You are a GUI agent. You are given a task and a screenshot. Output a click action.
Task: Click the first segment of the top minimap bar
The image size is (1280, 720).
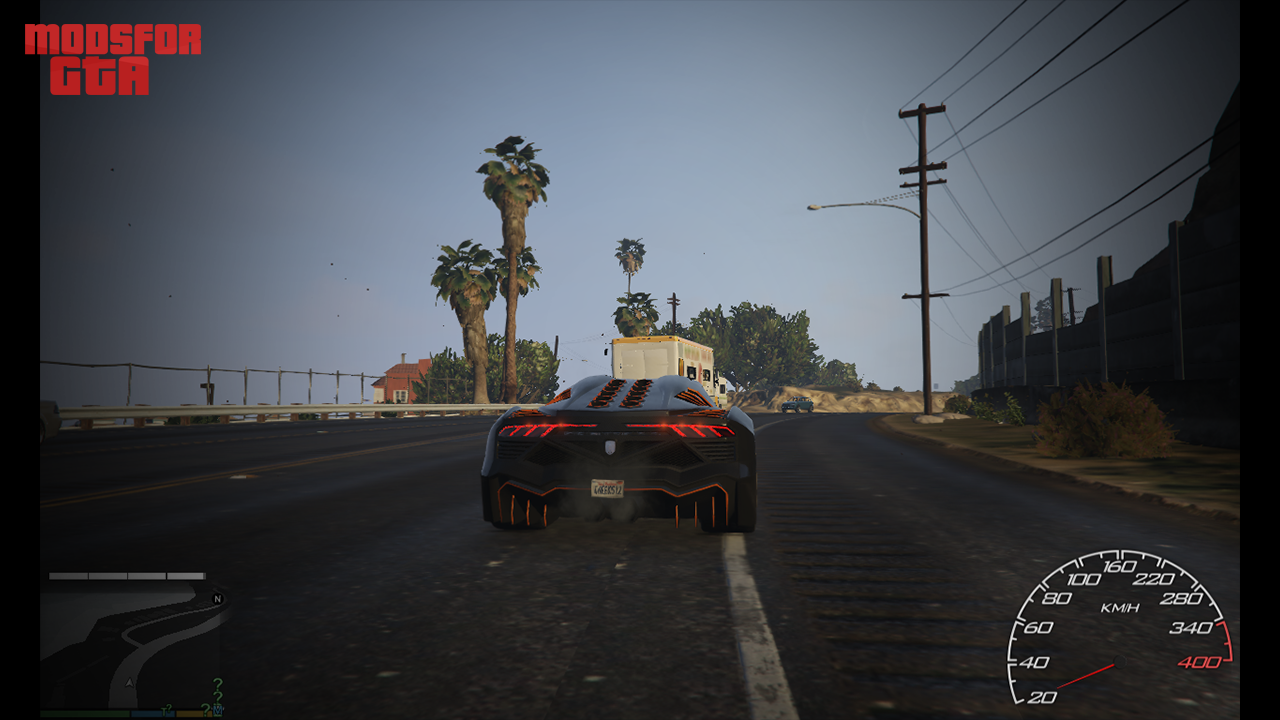68,576
